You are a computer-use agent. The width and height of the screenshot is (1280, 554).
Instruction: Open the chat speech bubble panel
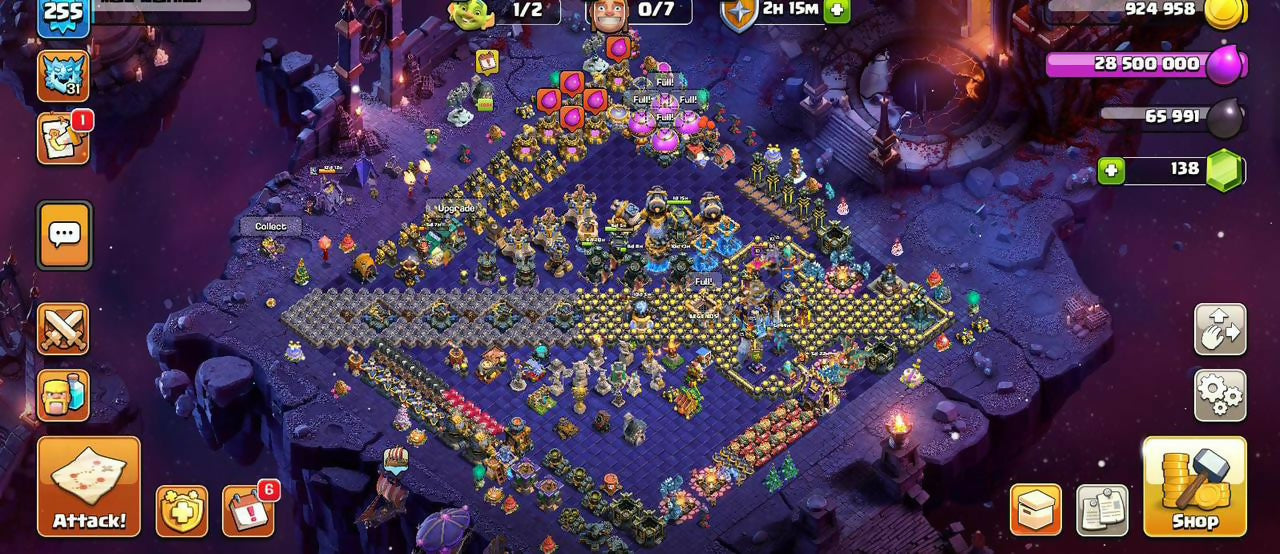(x=64, y=235)
